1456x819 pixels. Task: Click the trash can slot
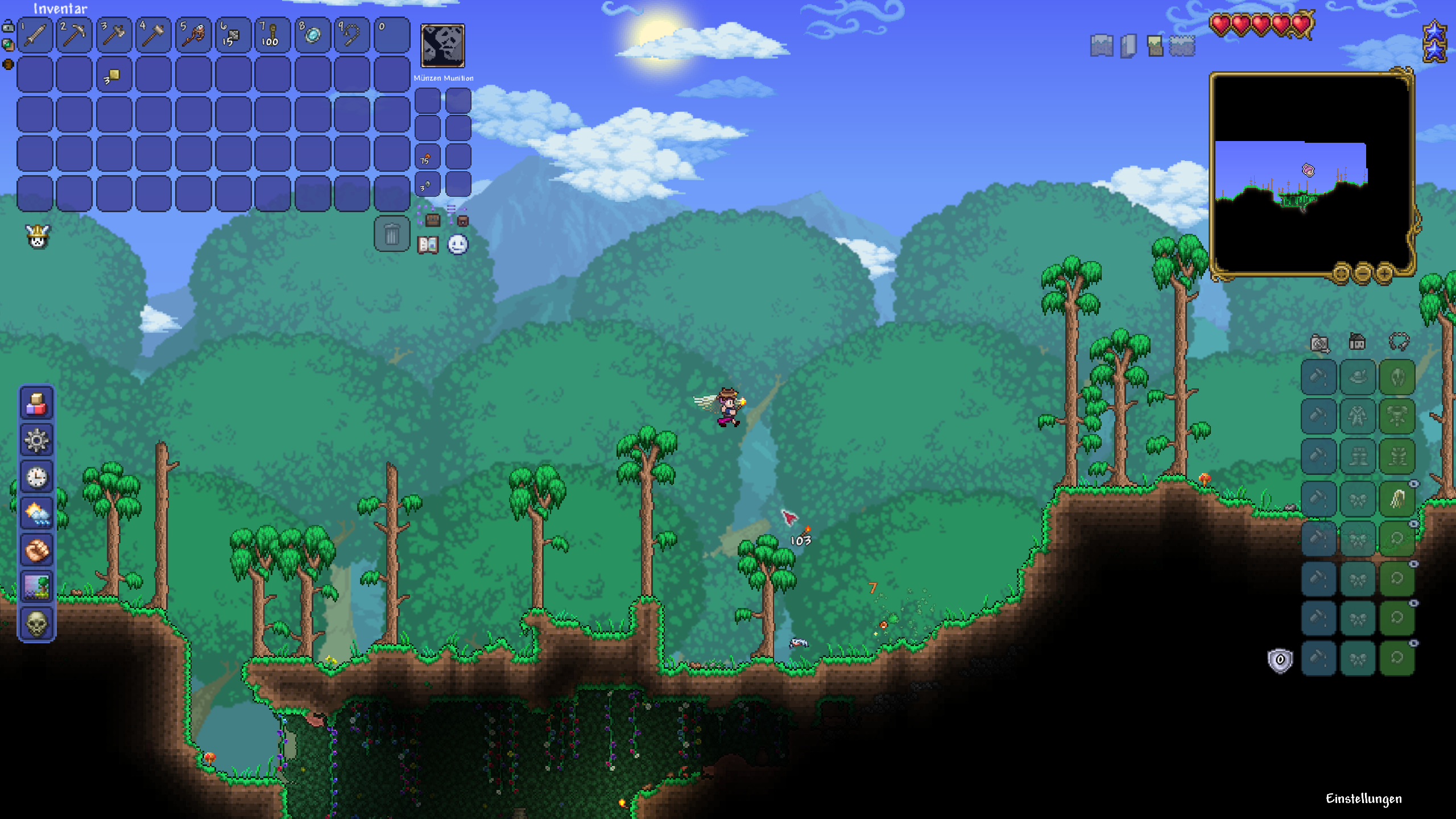pyautogui.click(x=392, y=234)
